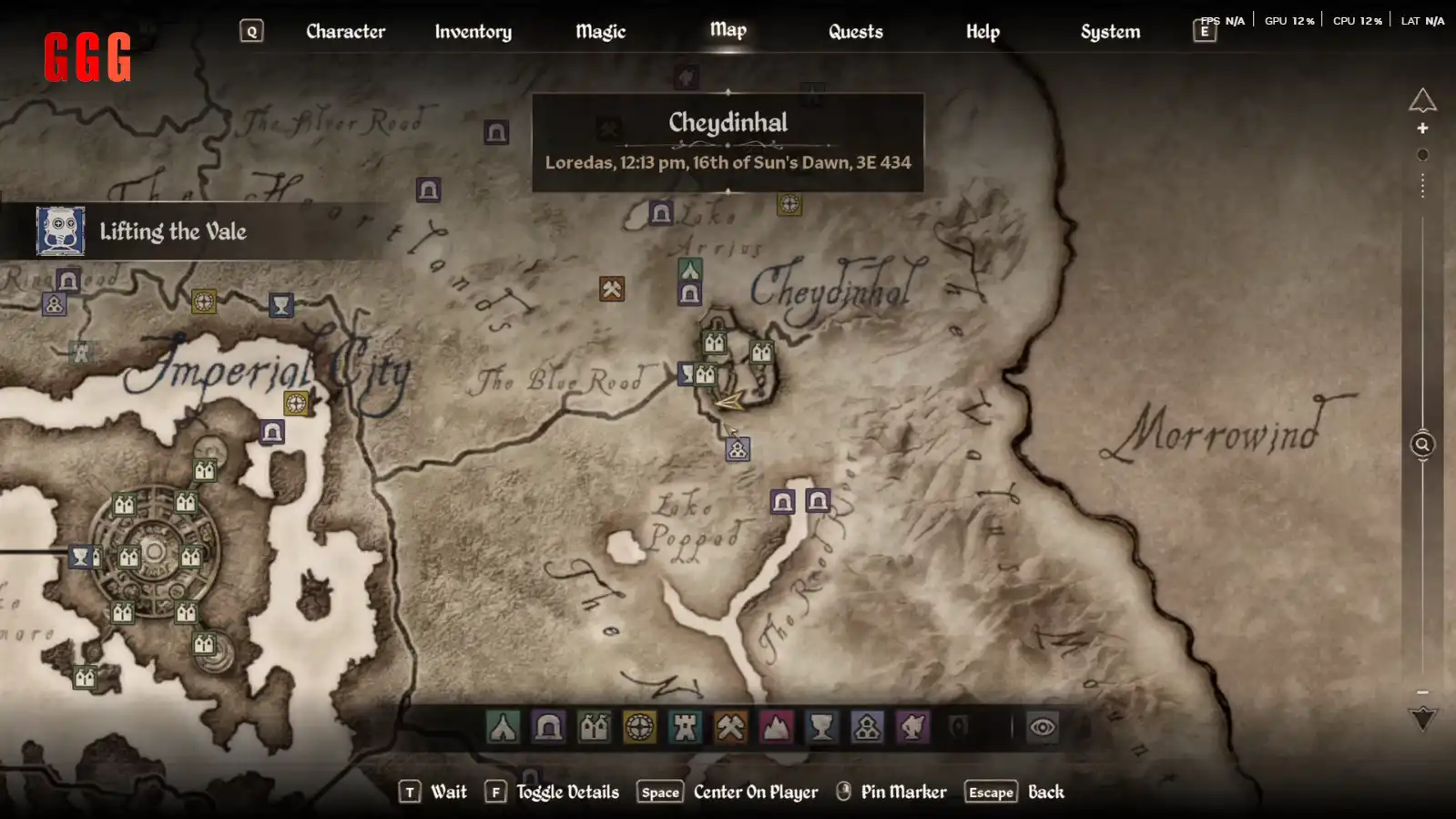Image resolution: width=1456 pixels, height=819 pixels.
Task: Open the Magic tab
Action: [x=600, y=31]
